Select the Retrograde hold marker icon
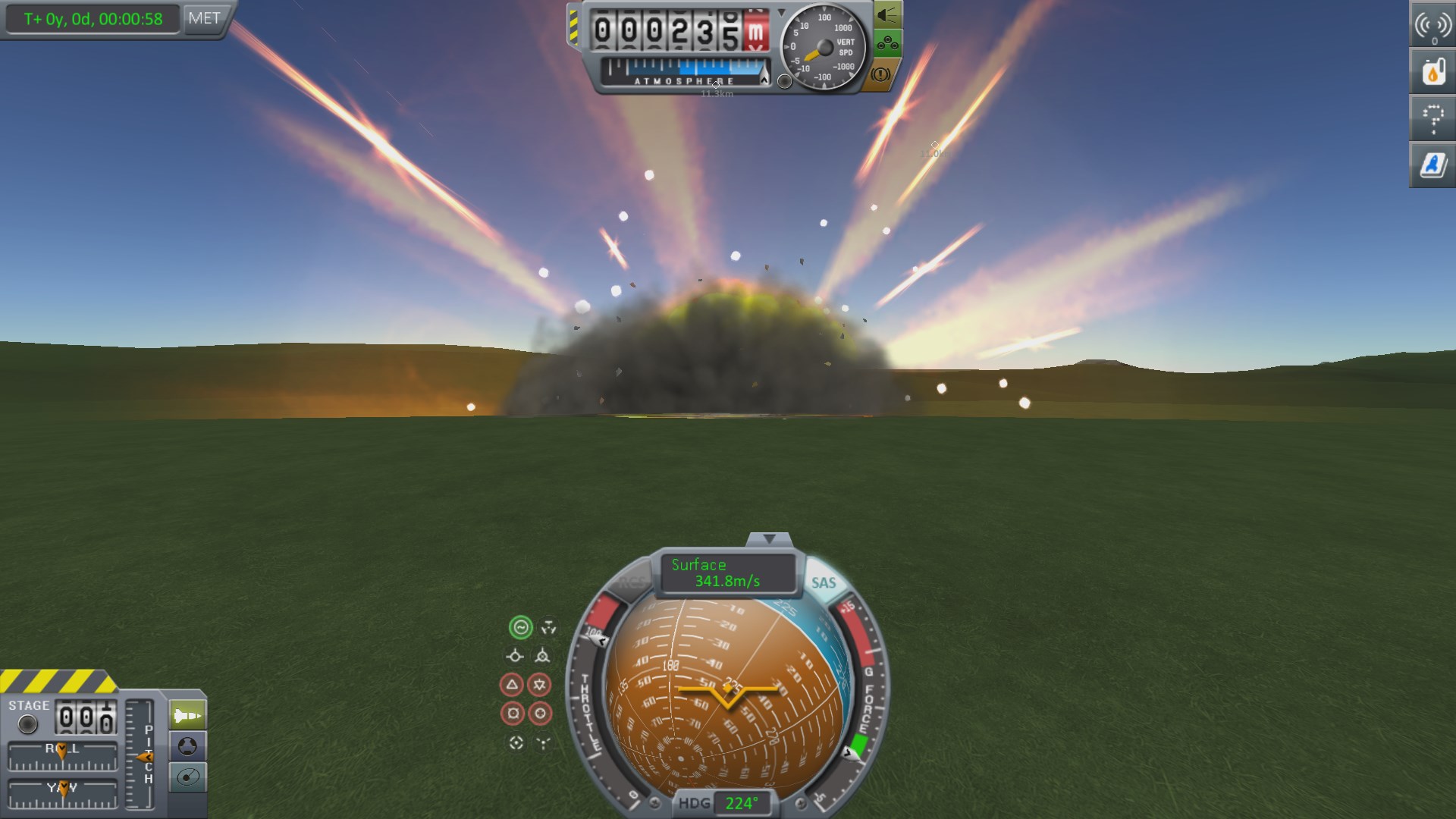Screen dimensions: 1456x819 (x=541, y=656)
